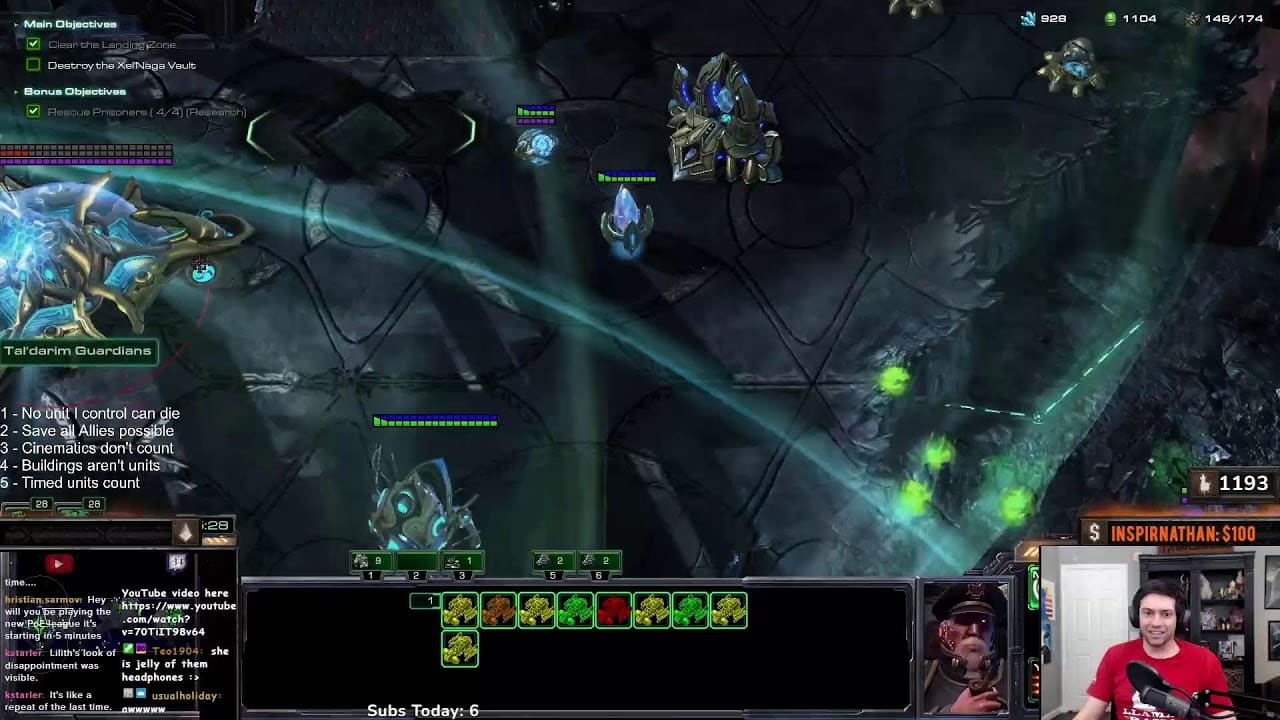Toggle the Rescue Prisoners bonus objective checkbox
Viewport: 1280px width, 720px height.
pos(33,111)
